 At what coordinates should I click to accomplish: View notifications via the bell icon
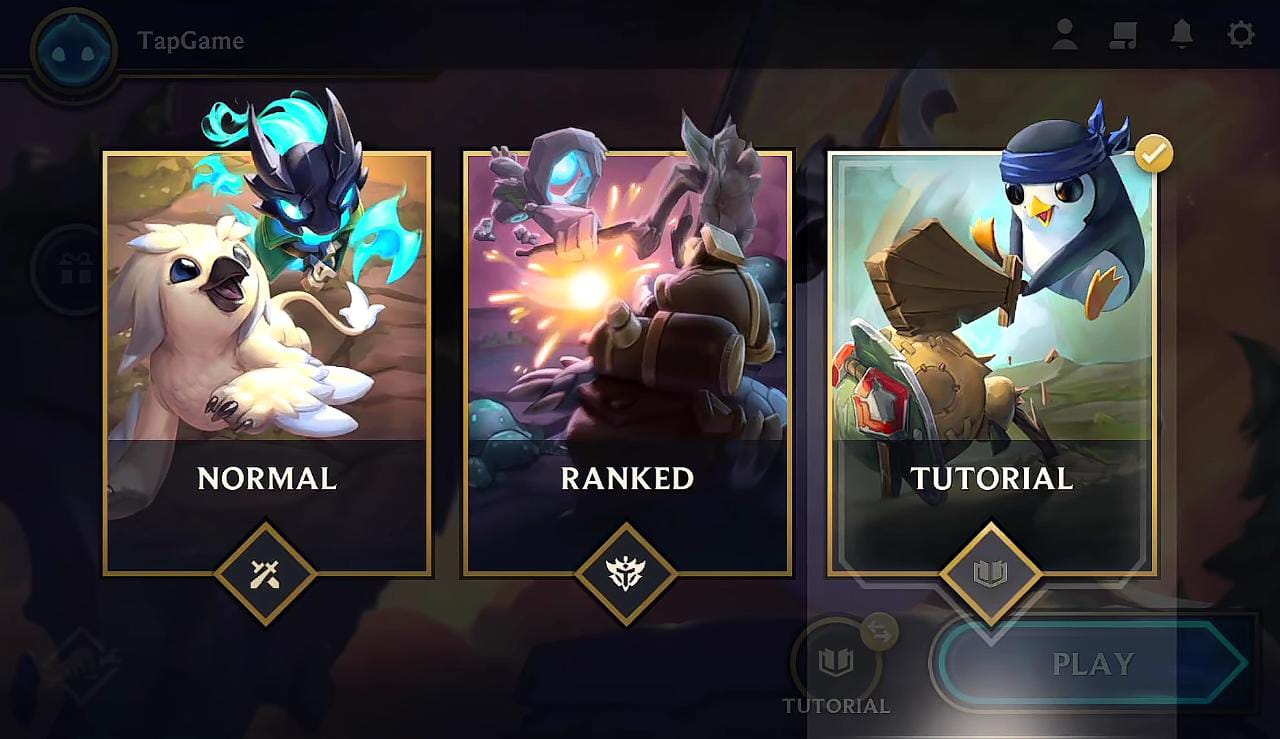pos(1182,35)
